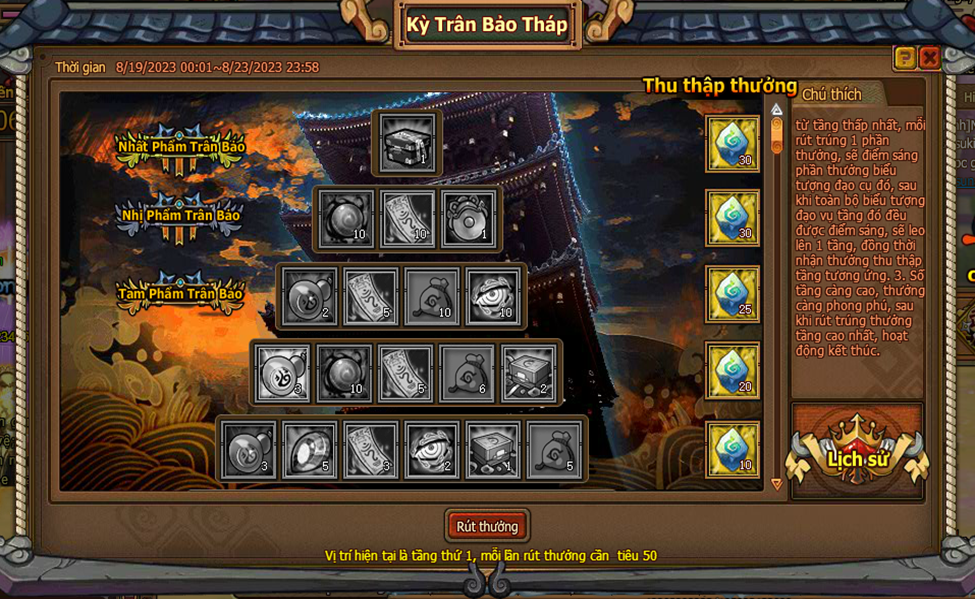Viewport: 975px width, 599px height.
Task: Select the pouch item with quantity 6
Action: [x=467, y=373]
